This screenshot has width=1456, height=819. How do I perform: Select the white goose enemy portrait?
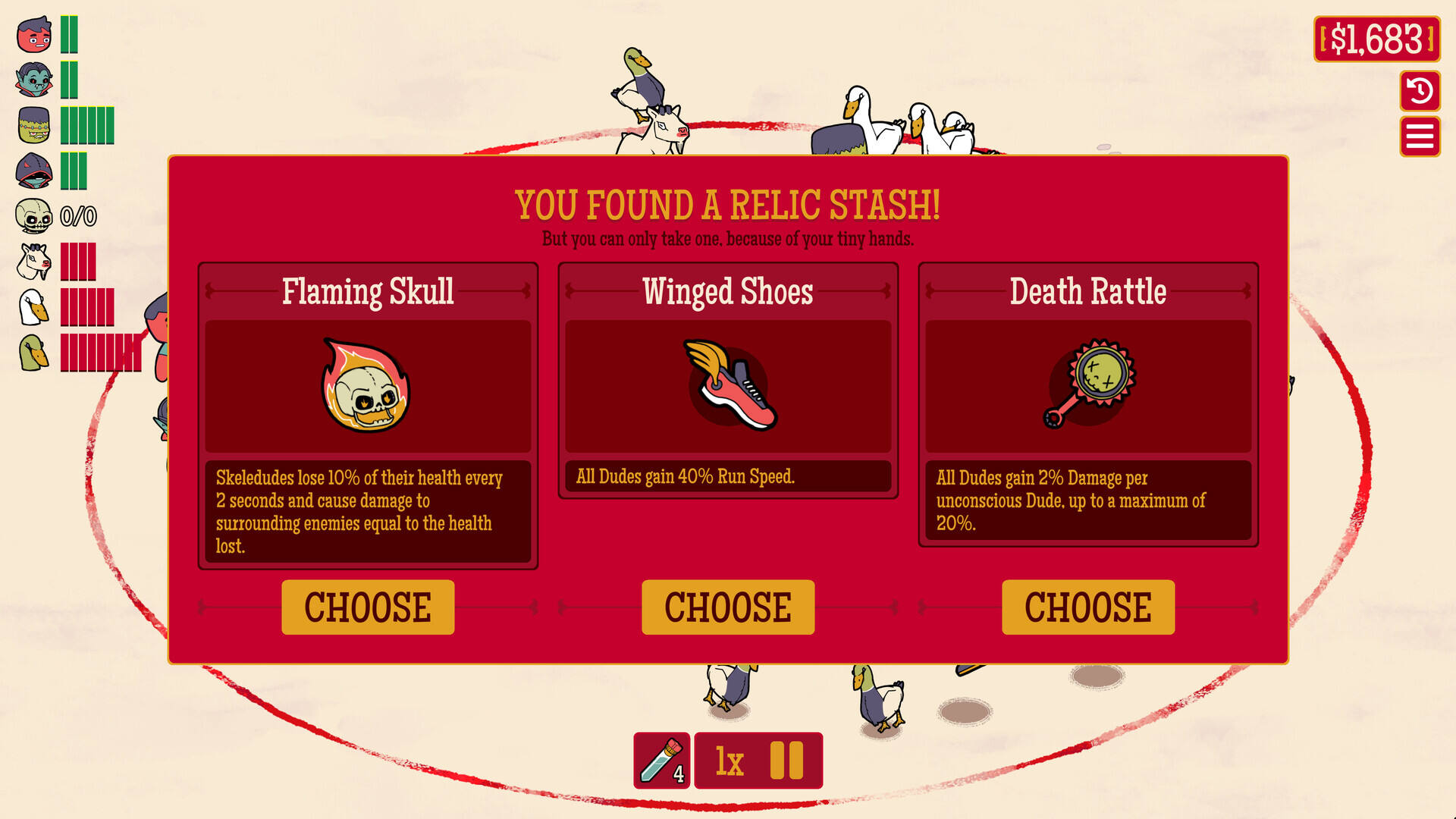(34, 307)
